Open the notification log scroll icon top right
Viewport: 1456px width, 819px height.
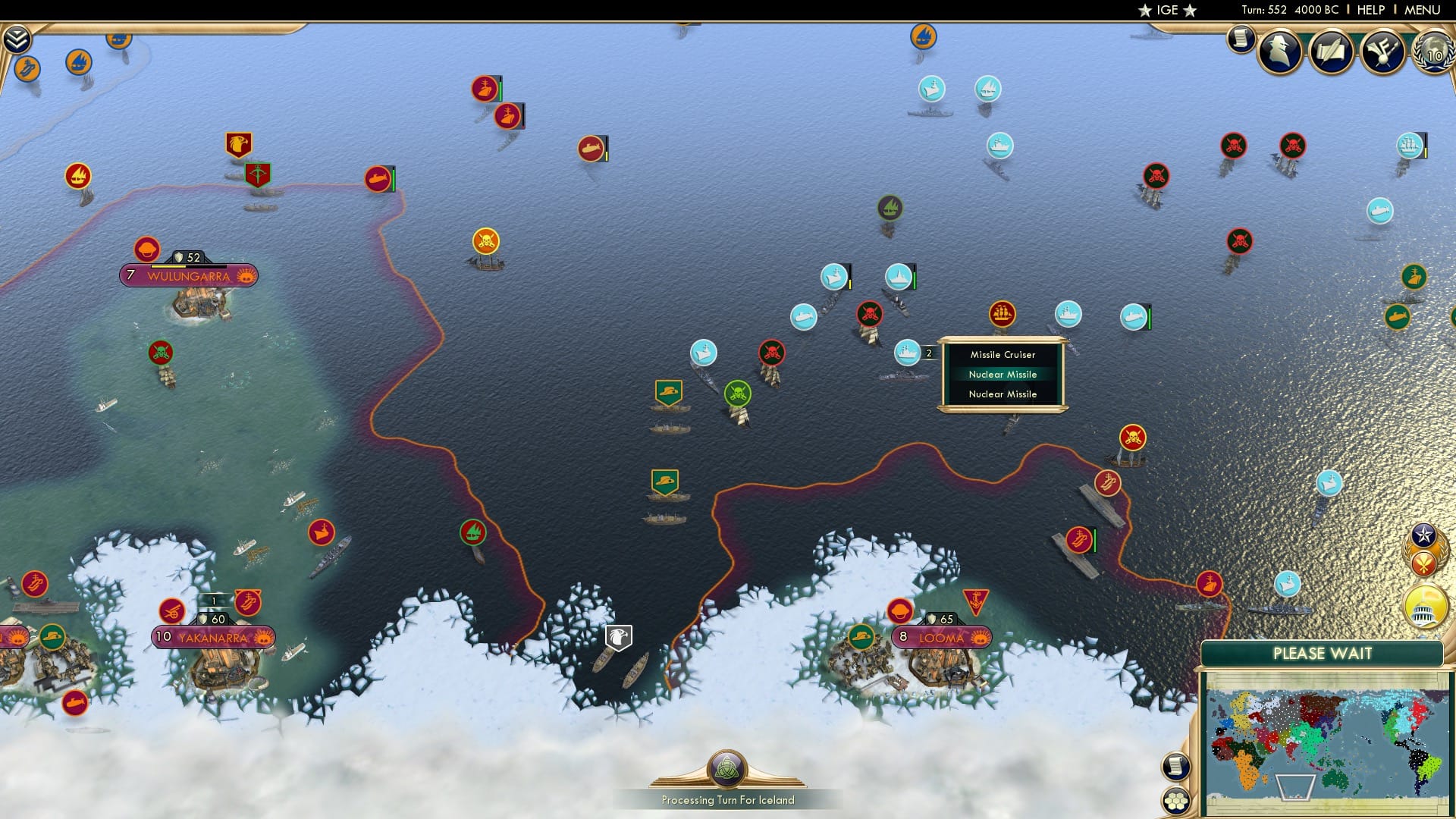[x=1241, y=38]
